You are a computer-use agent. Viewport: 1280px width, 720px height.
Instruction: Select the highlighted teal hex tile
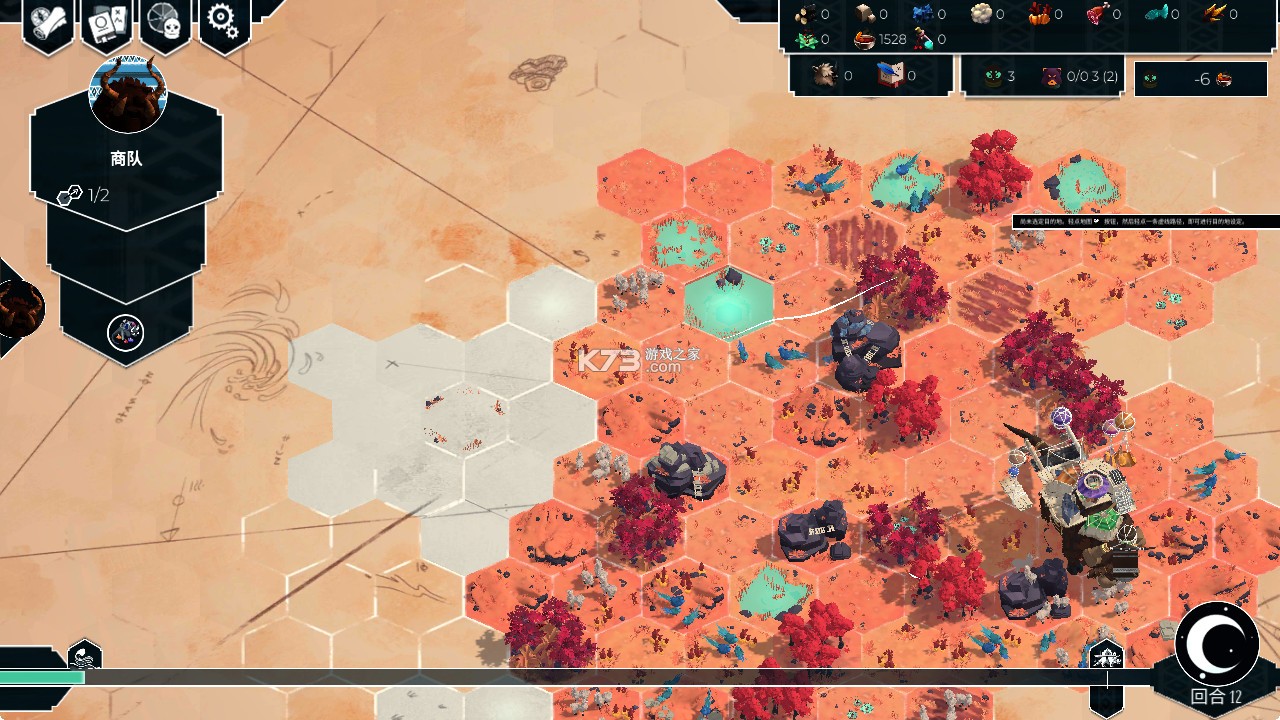pos(729,301)
